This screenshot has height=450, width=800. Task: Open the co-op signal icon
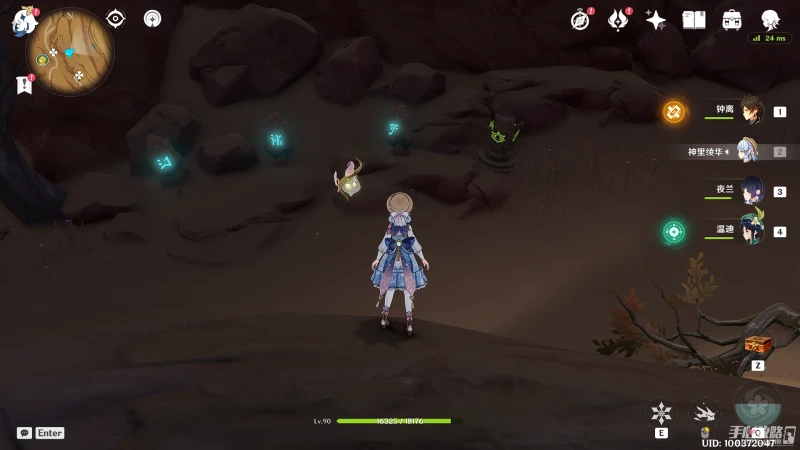tap(152, 19)
